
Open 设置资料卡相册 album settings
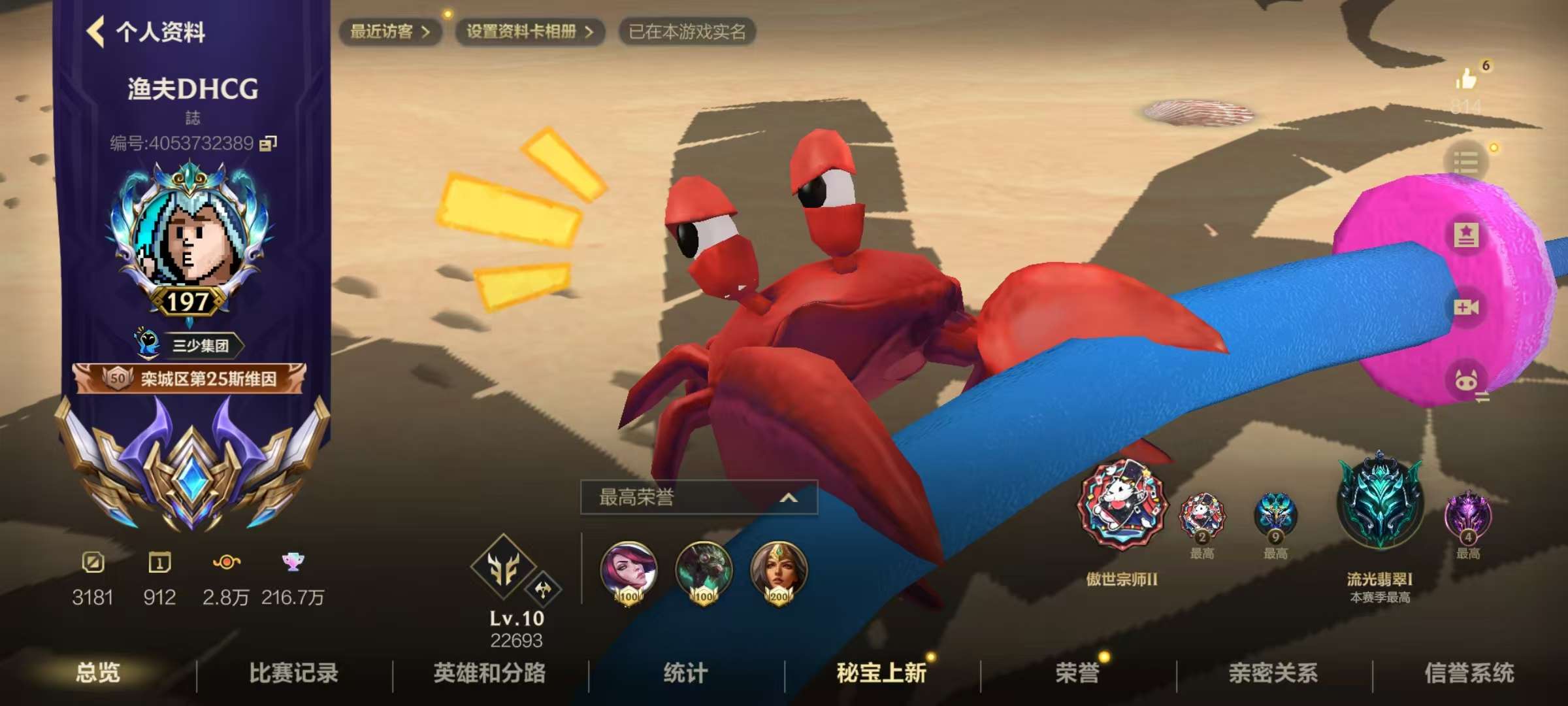528,31
